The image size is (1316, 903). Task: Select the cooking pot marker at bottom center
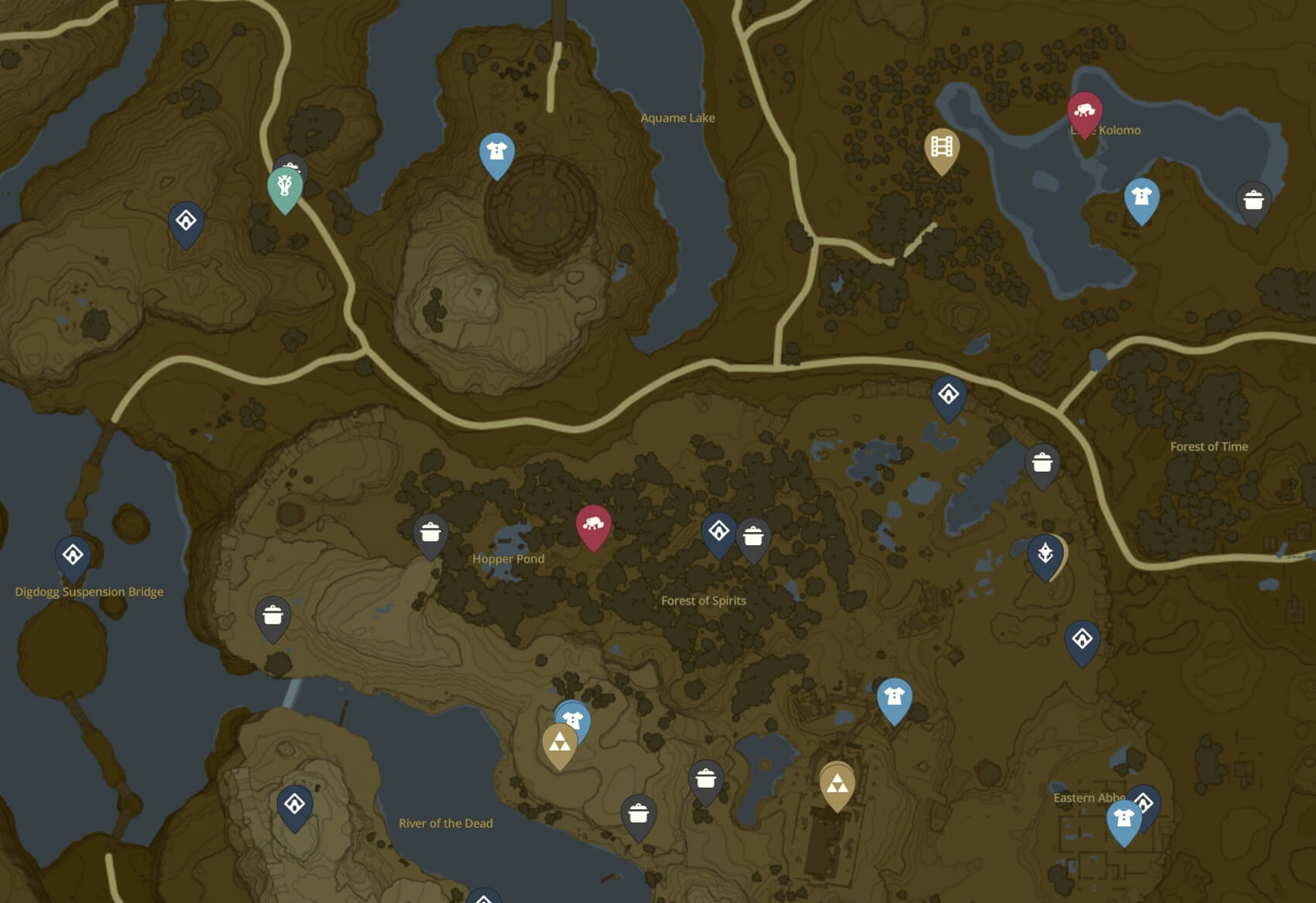pos(637,815)
